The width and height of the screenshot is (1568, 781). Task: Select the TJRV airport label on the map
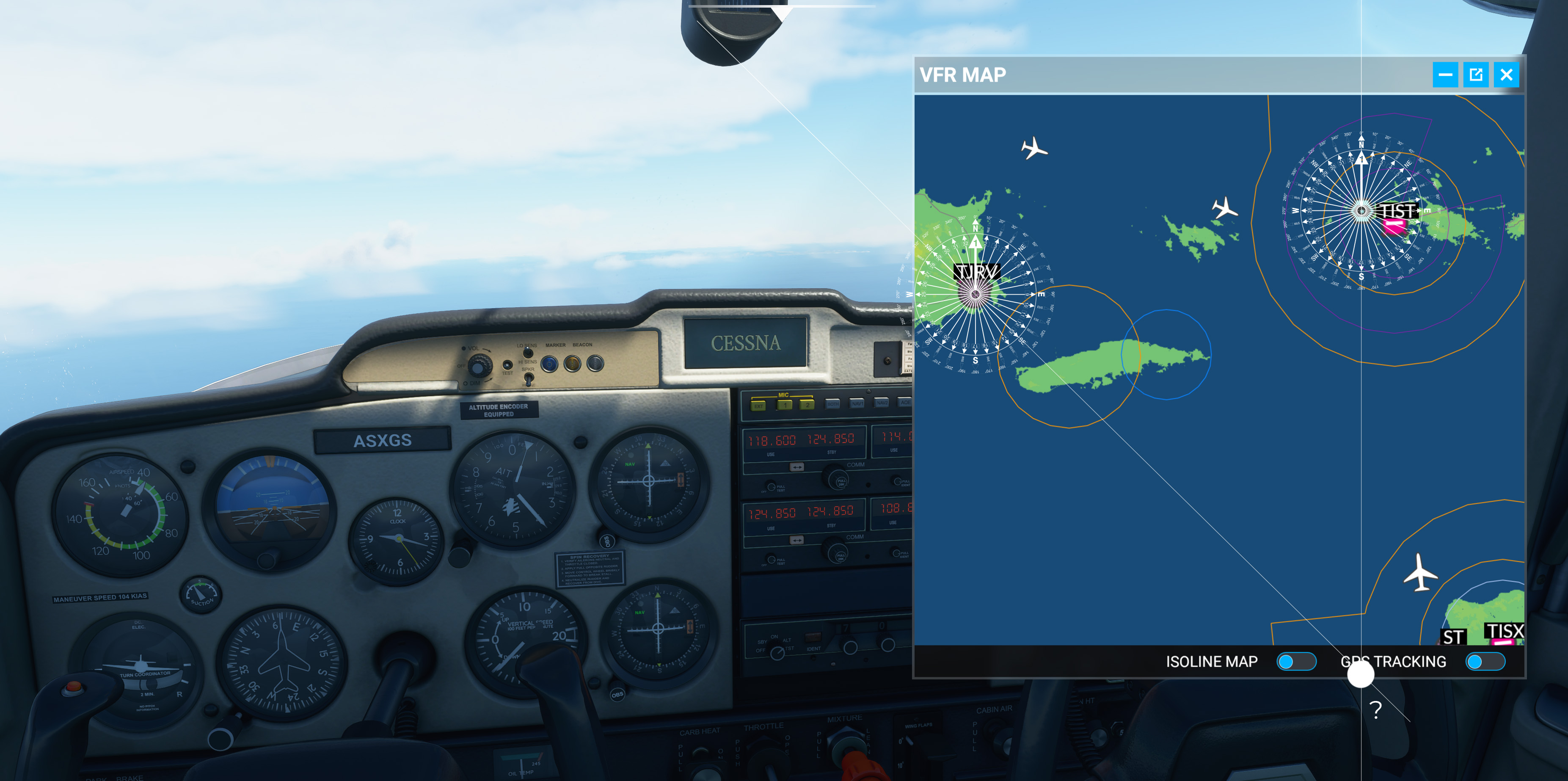pyautogui.click(x=977, y=271)
